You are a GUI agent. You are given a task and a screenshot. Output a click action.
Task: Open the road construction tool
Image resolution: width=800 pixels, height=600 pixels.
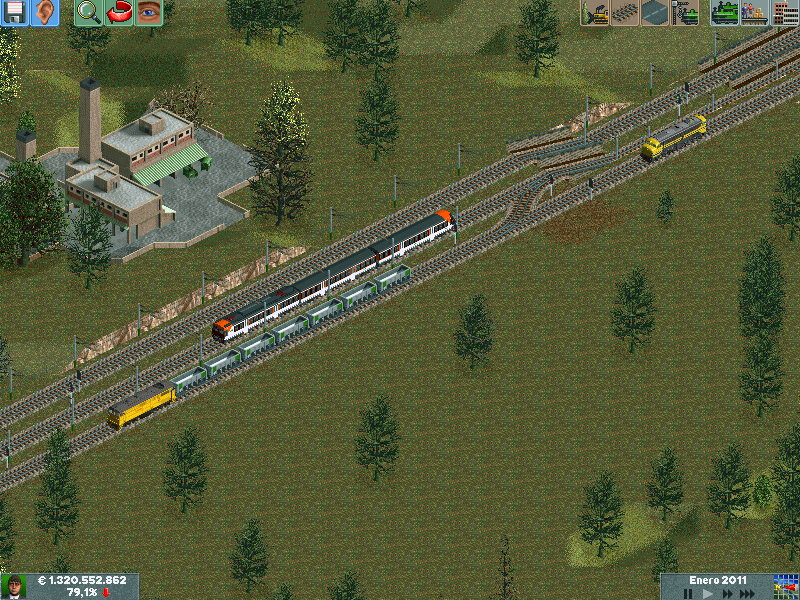tap(655, 13)
